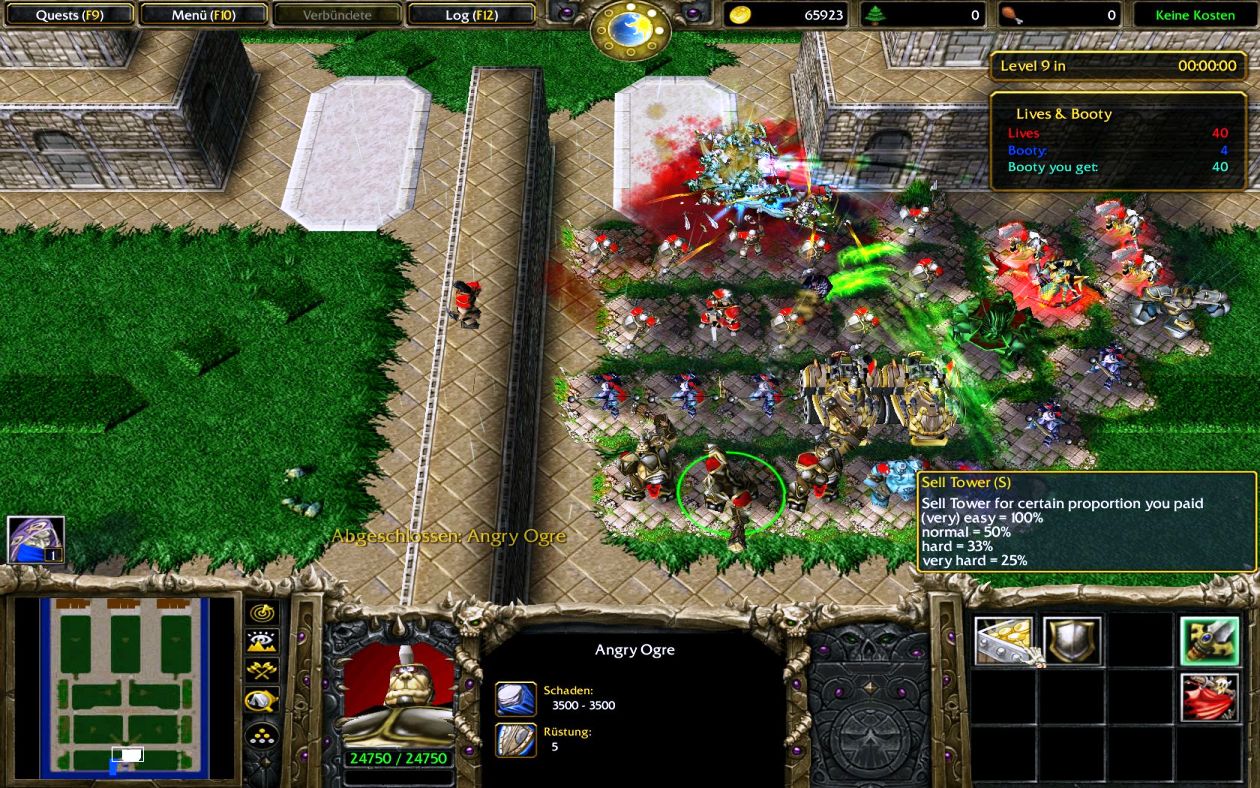Activate the green sword hilt ability
The width and height of the screenshot is (1260, 788).
[x=1209, y=641]
